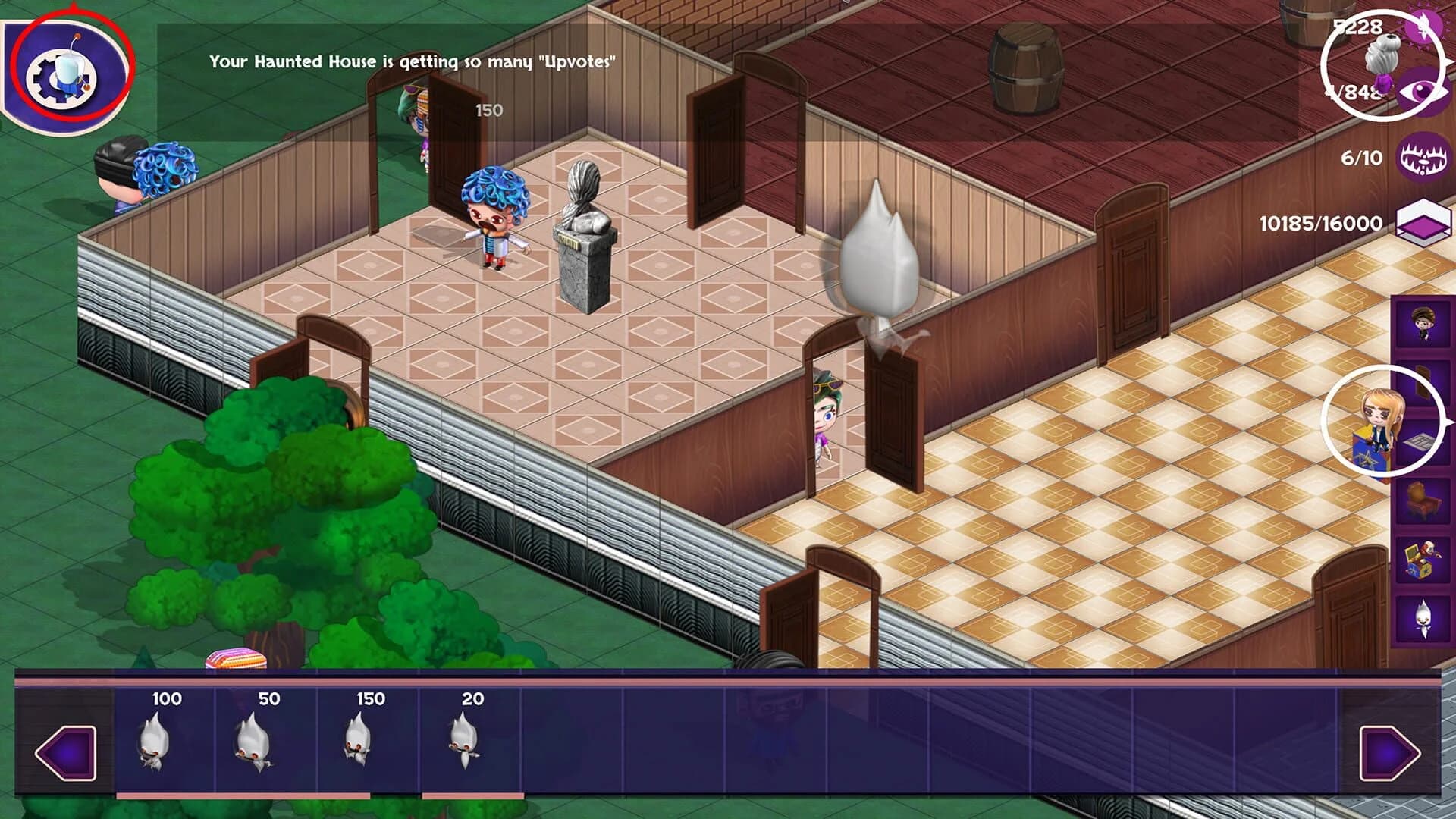Open previous item page with the left arrow
The image size is (1456, 819).
(x=64, y=755)
